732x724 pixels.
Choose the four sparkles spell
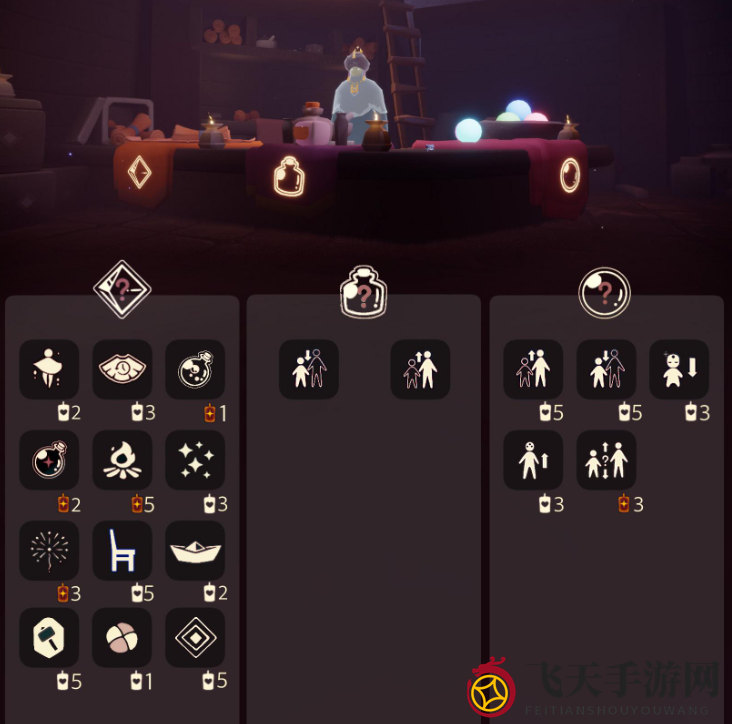pyautogui.click(x=195, y=459)
